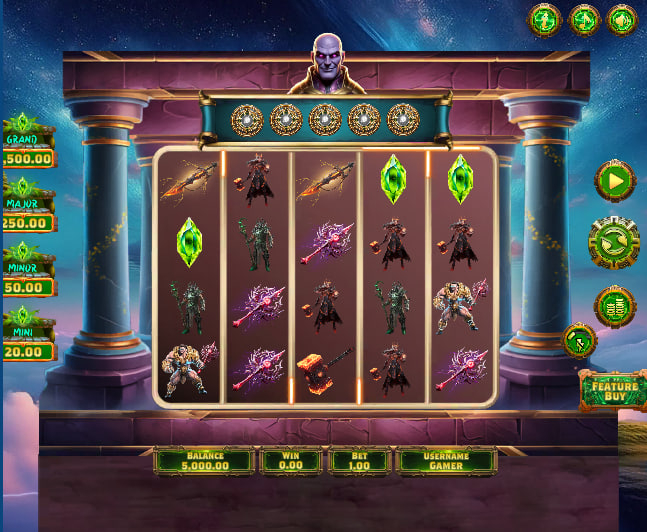The image size is (647, 532).
Task: Open the coin stack bet settings
Action: tap(615, 306)
